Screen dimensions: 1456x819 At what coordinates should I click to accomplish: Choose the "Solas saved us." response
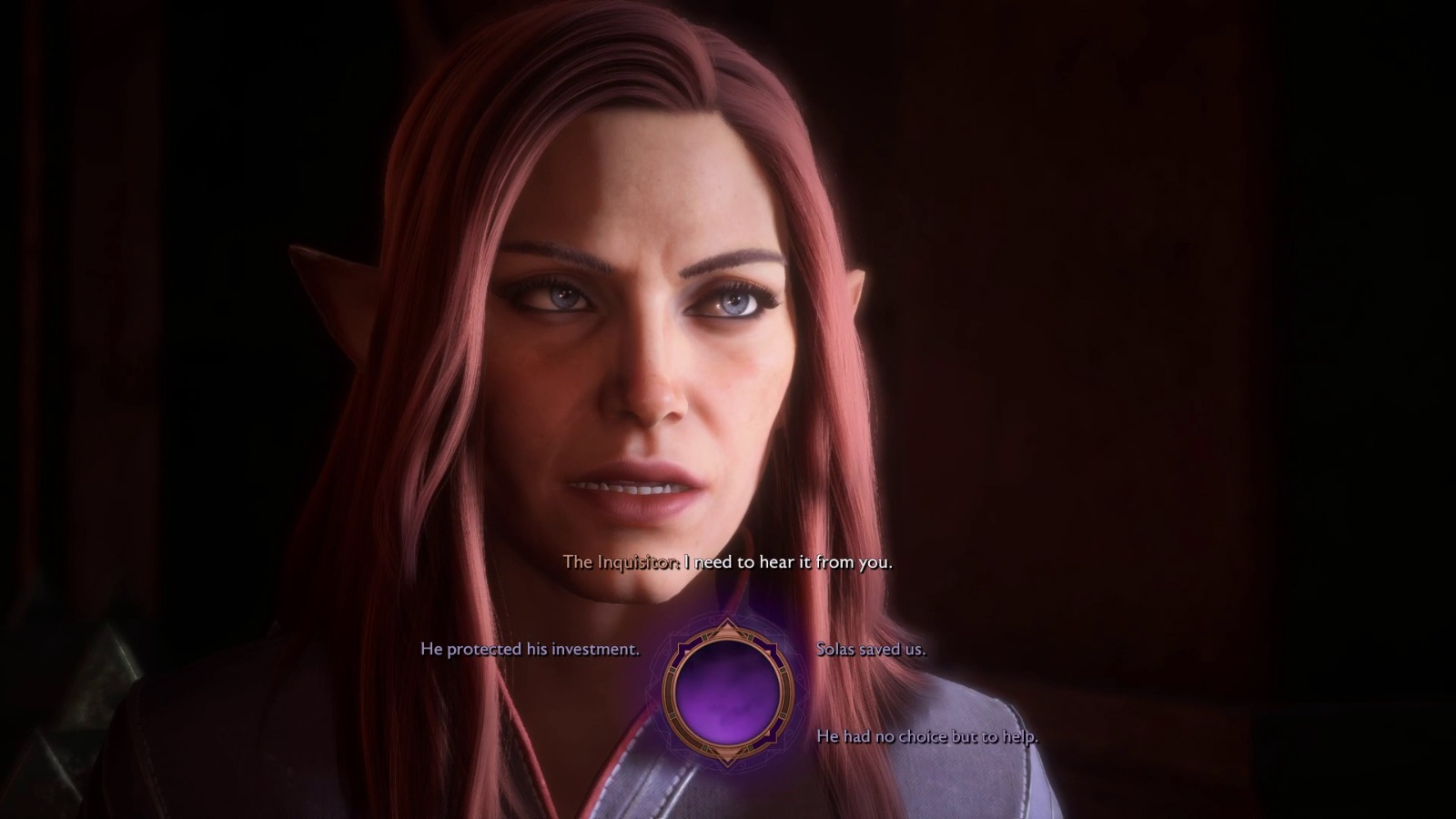872,650
